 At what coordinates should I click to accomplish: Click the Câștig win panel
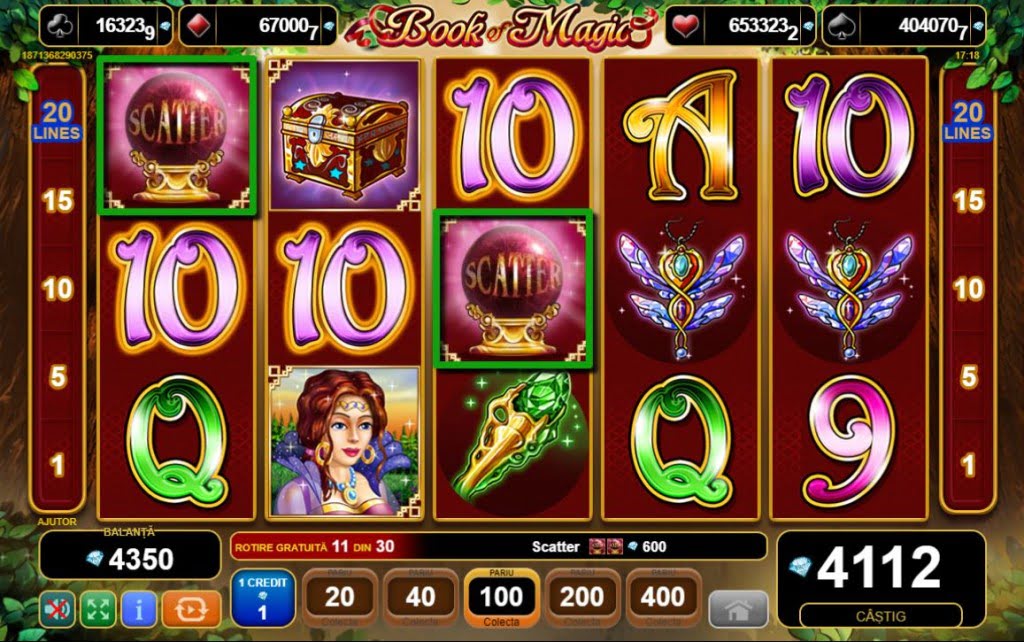point(881,579)
